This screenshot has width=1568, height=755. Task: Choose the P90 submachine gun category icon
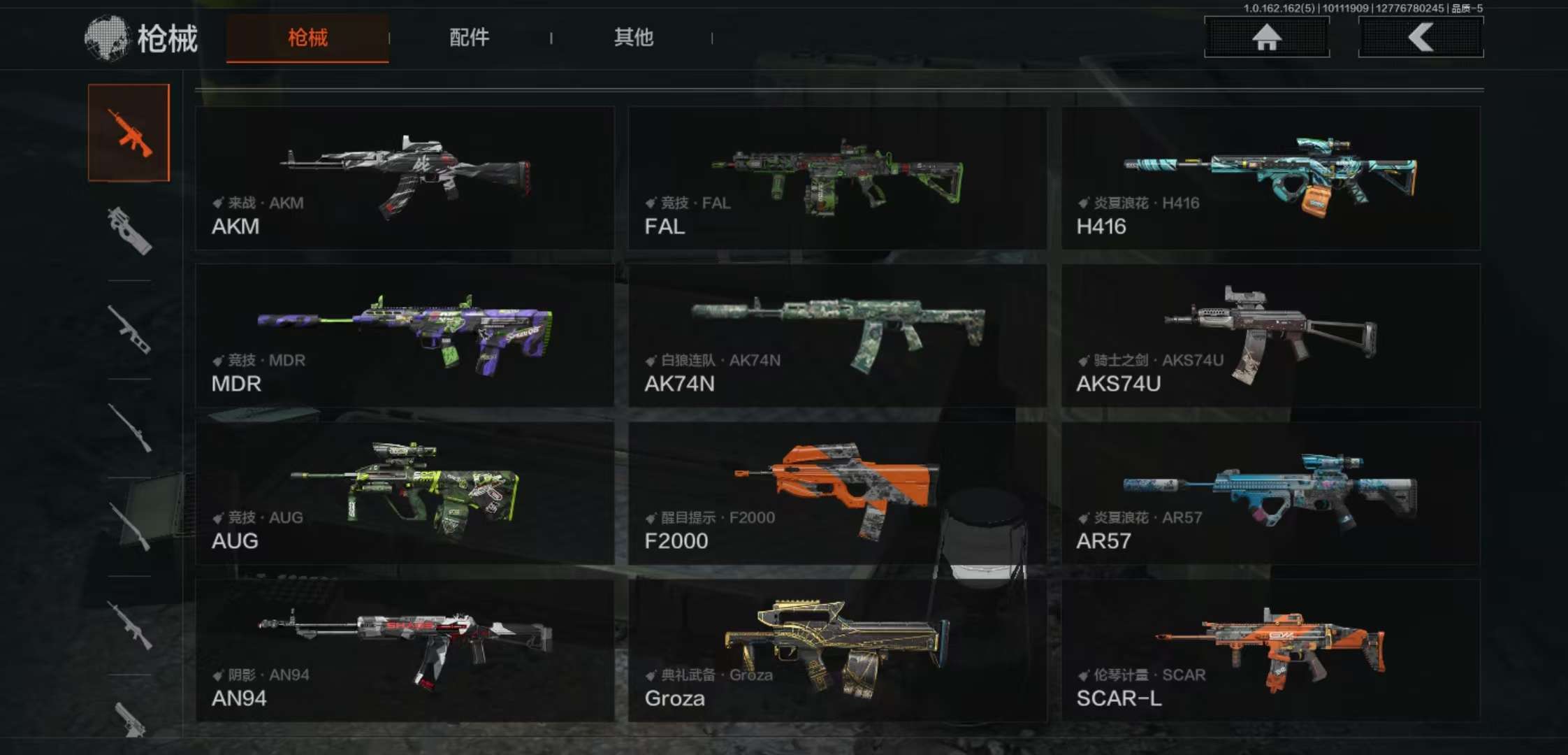click(129, 231)
